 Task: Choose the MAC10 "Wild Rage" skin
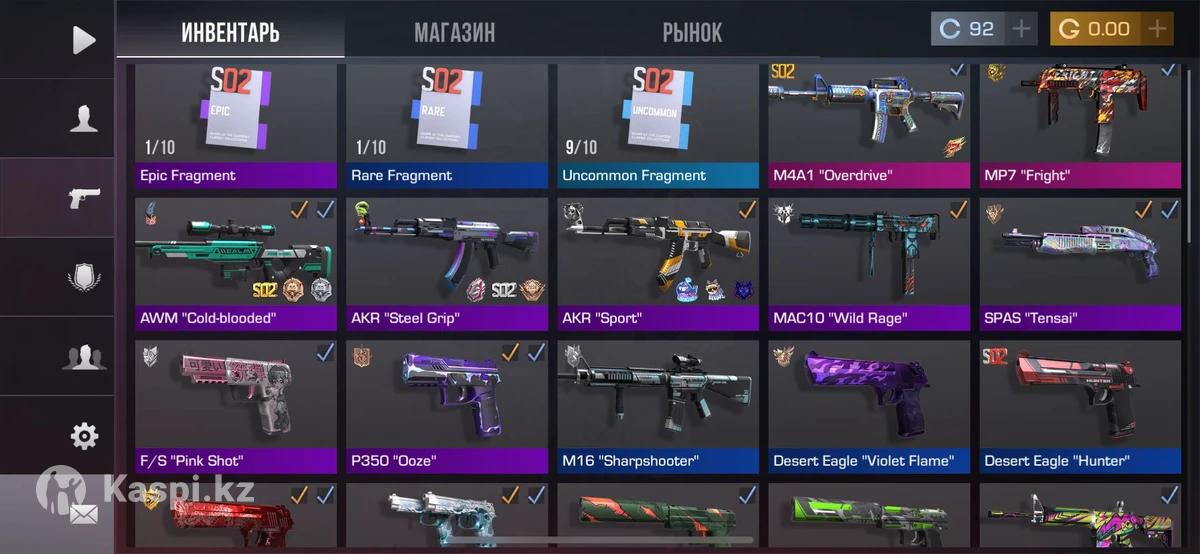pos(869,264)
